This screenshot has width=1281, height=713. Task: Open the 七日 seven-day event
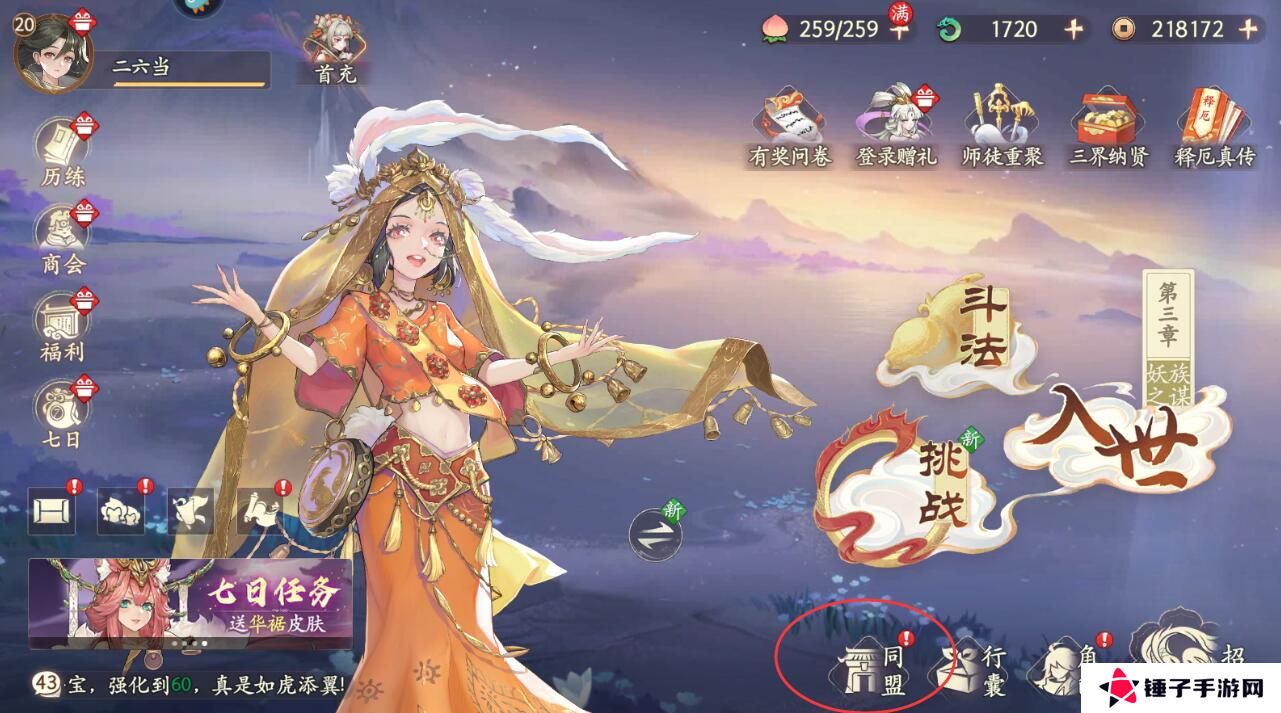point(63,414)
